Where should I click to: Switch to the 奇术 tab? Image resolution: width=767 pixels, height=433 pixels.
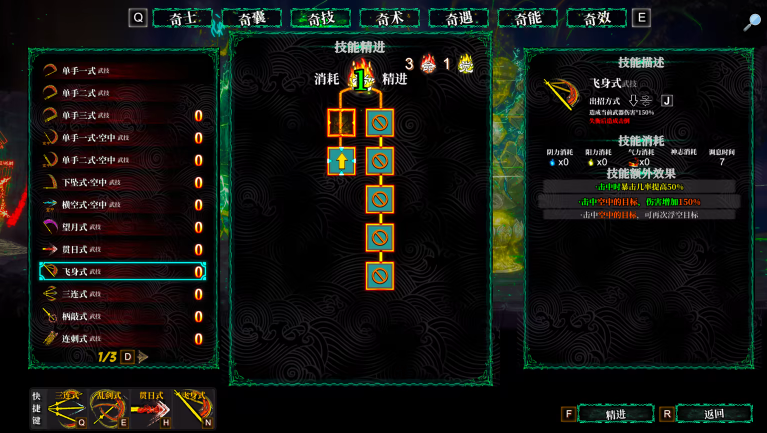(390, 18)
